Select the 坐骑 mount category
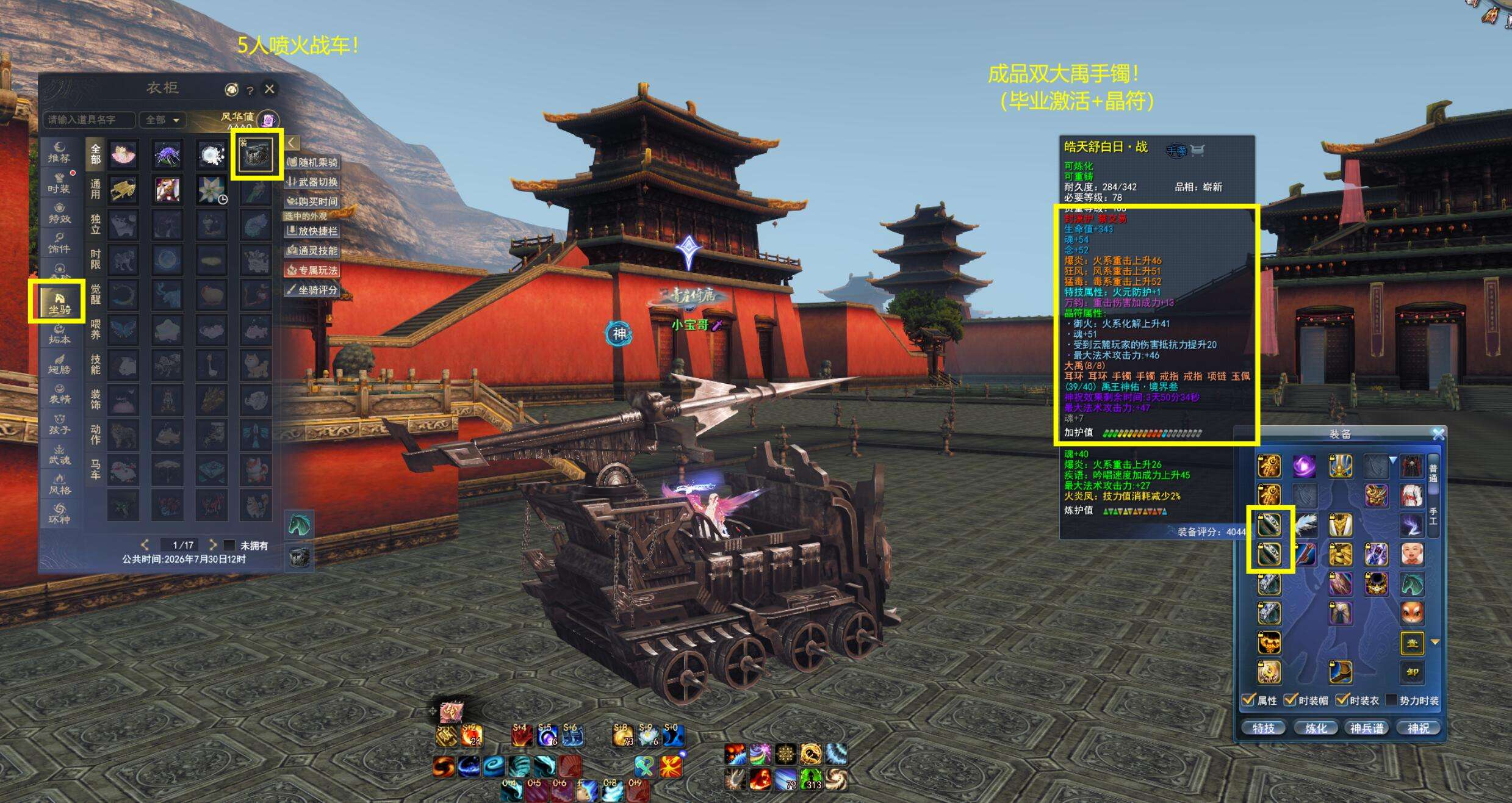This screenshot has width=1512, height=803. click(x=59, y=303)
